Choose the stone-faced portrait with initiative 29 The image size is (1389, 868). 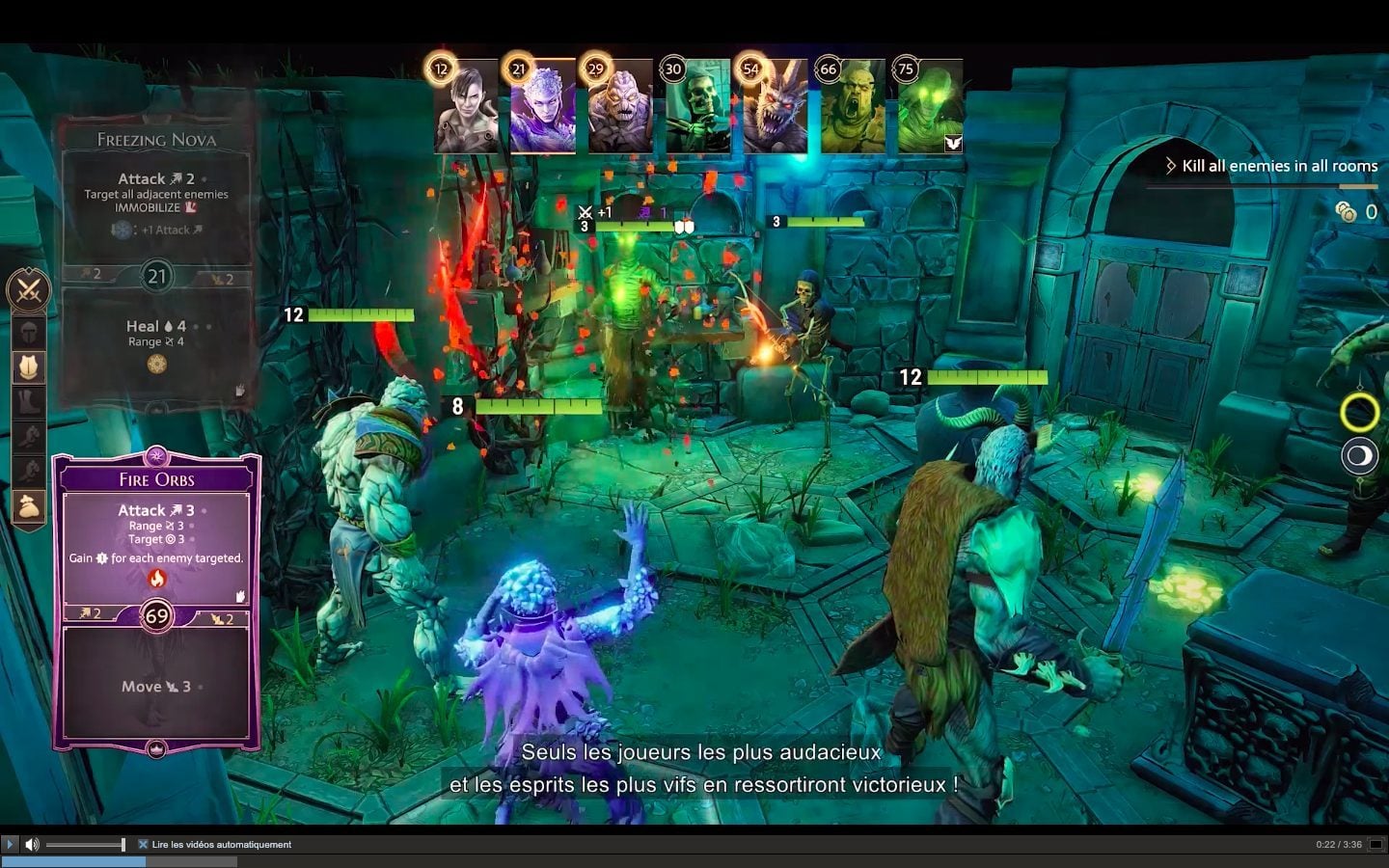point(620,108)
